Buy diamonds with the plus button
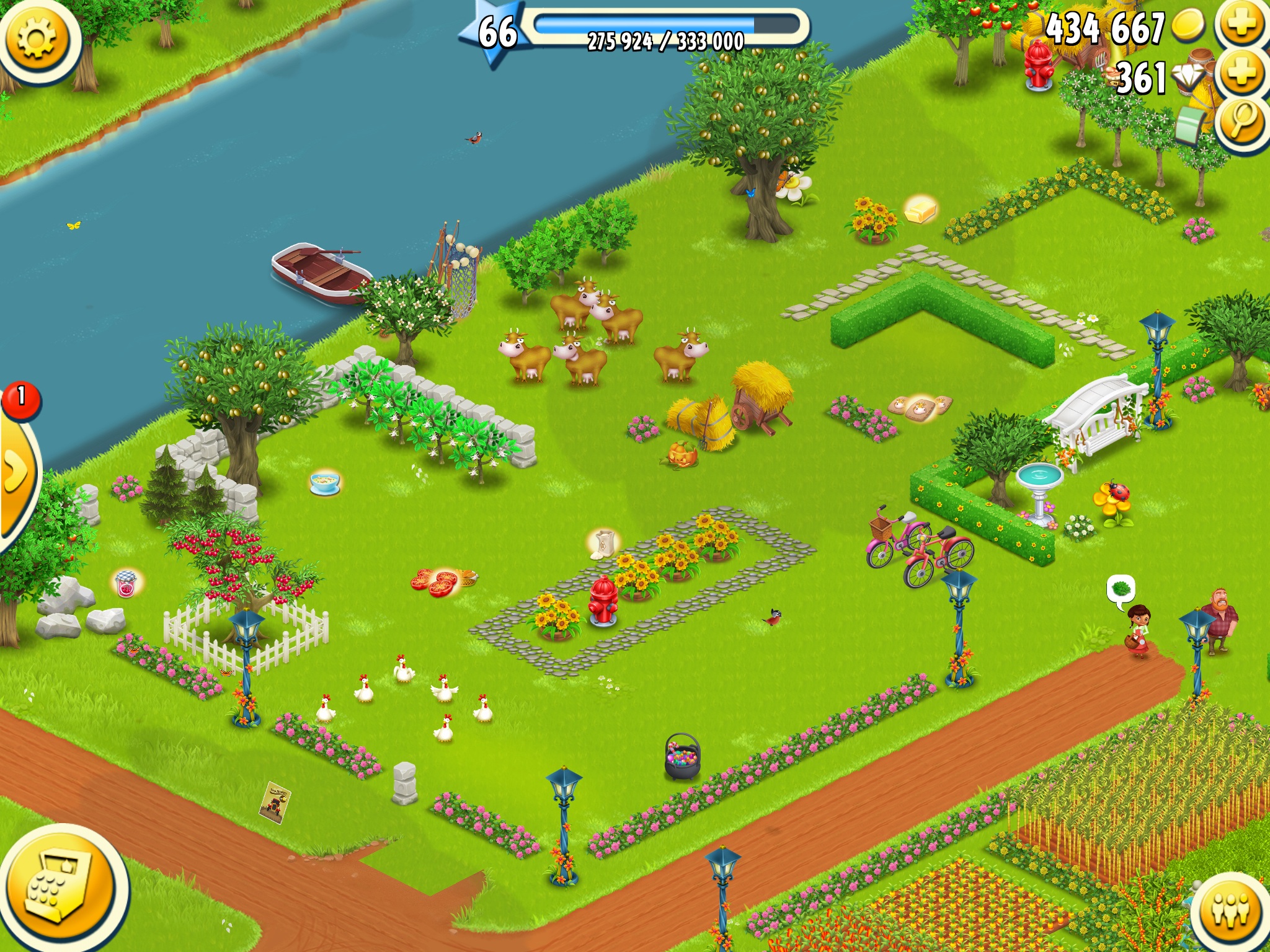The image size is (1270, 952). point(1242,73)
